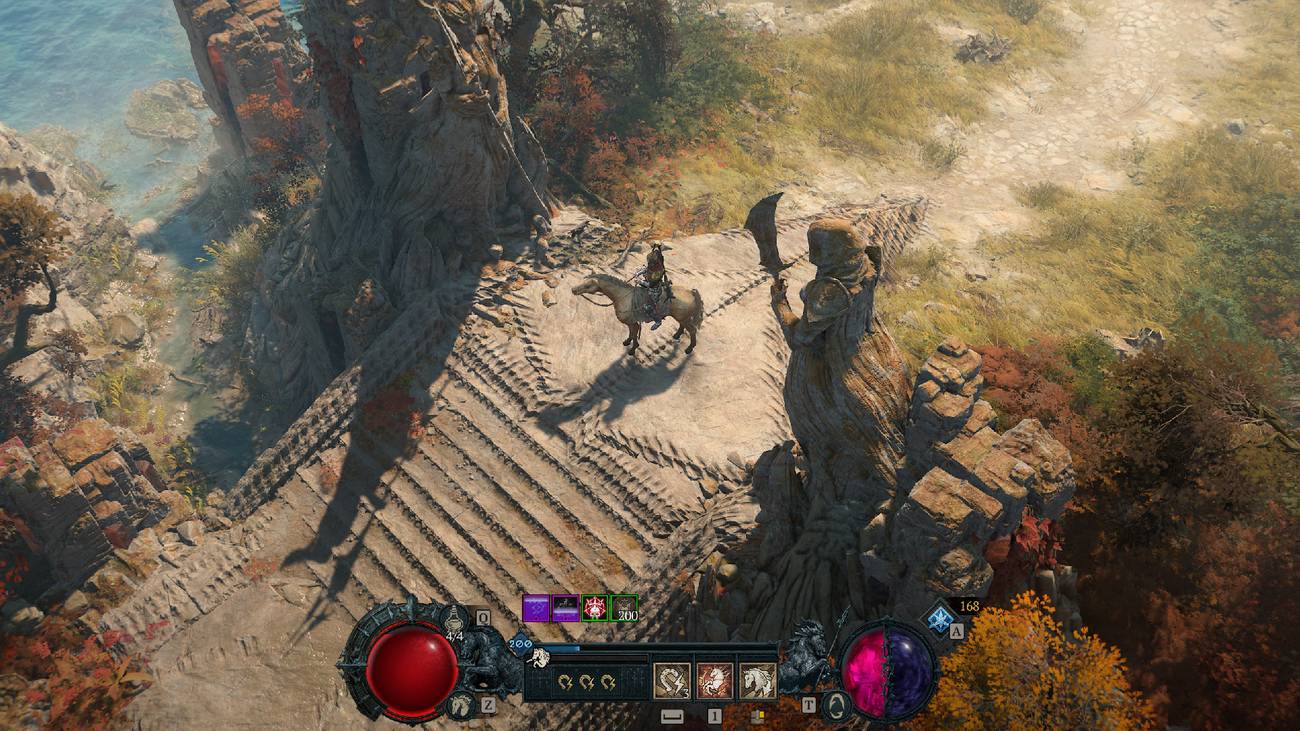
Task: Click the 200 mount stamina badge left of the XP bar
Action: tap(519, 644)
